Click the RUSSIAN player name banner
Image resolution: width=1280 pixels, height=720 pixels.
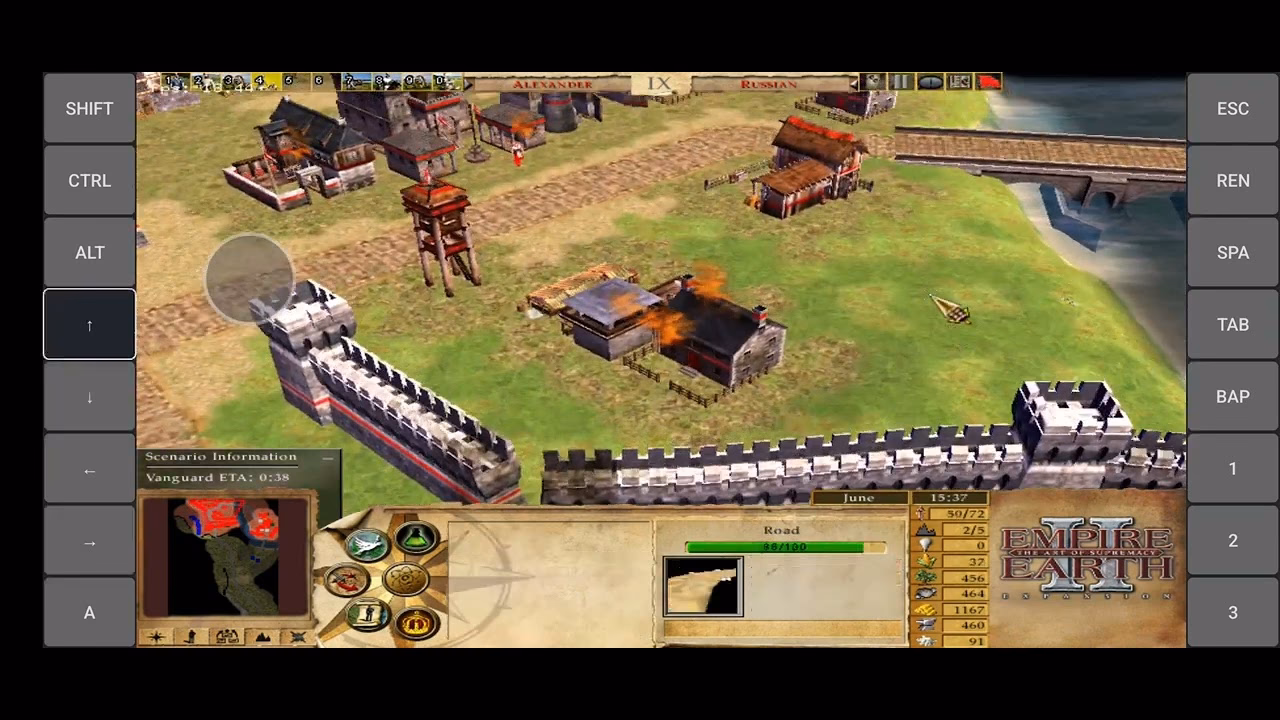[x=772, y=85]
